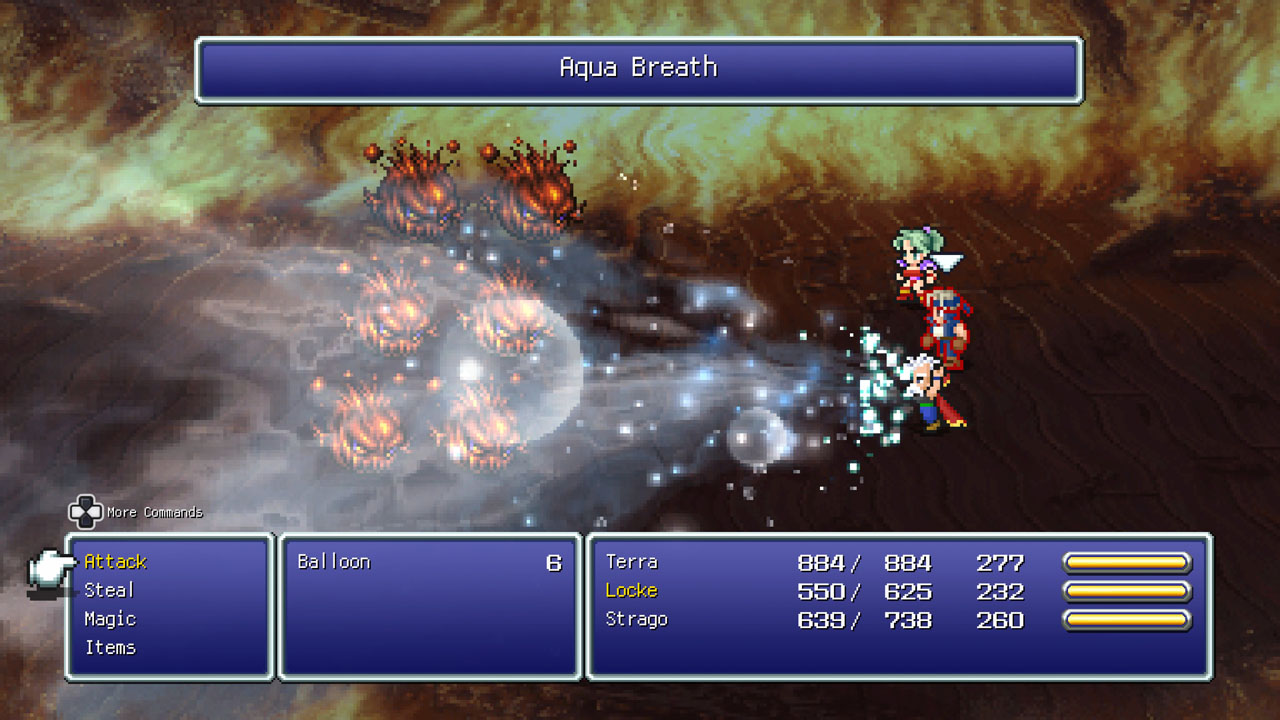Target the Balloon enemy entry
This screenshot has height=720, width=1280.
point(334,562)
